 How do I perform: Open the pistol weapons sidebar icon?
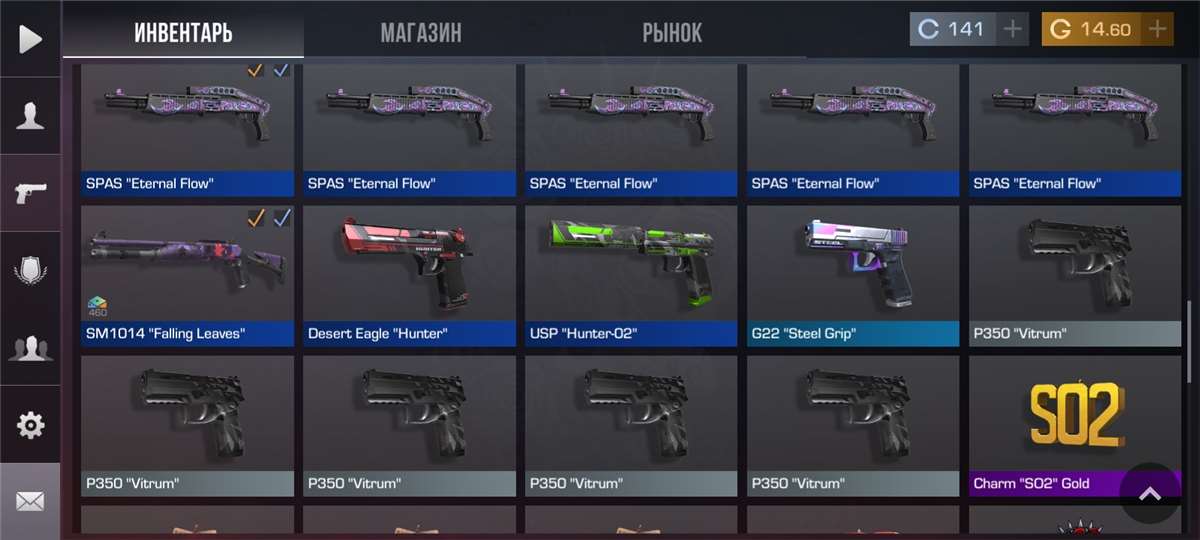coord(30,193)
